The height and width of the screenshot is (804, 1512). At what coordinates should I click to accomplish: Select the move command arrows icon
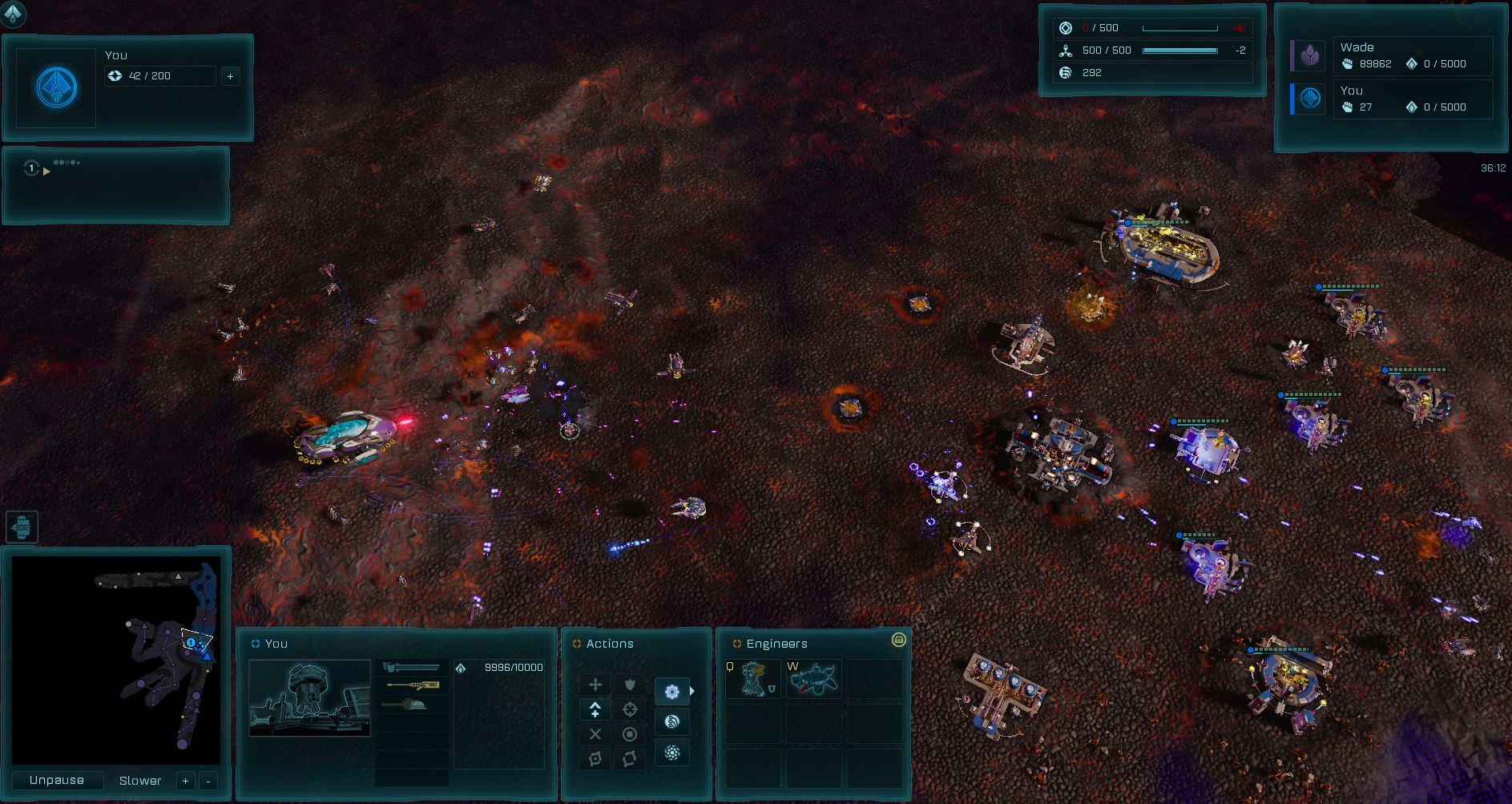pyautogui.click(x=595, y=685)
